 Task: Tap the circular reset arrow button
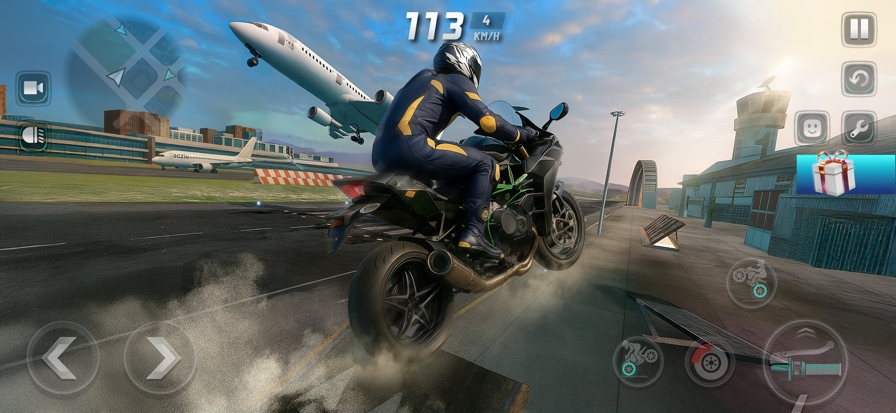858,78
